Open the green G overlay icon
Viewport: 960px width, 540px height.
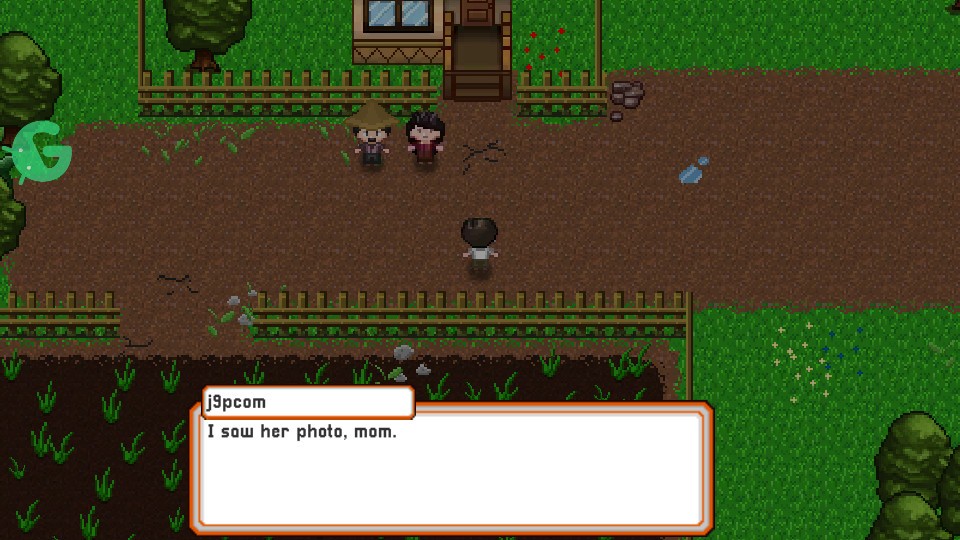43,152
